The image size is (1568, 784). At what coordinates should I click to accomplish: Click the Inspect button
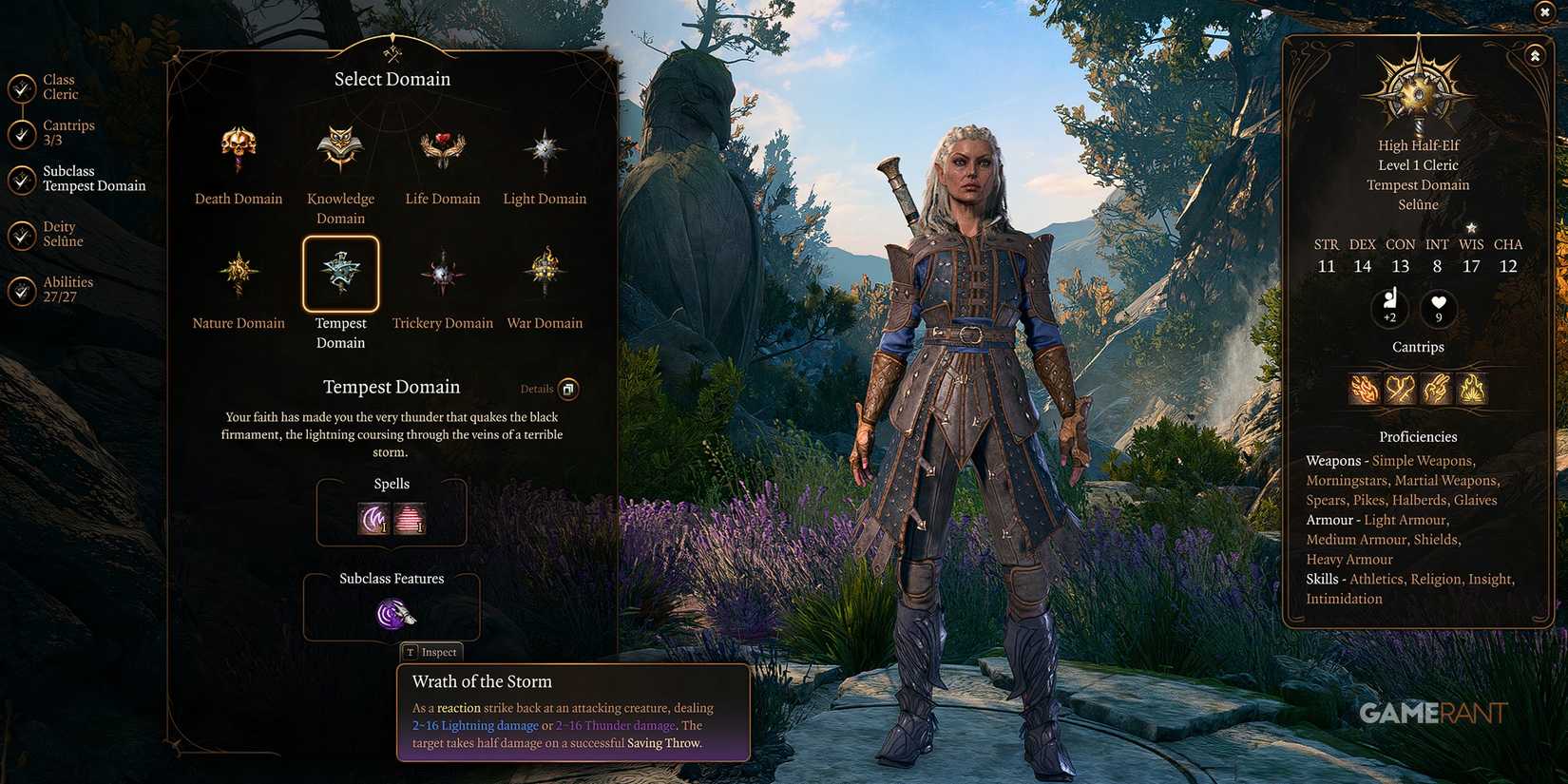(x=432, y=652)
